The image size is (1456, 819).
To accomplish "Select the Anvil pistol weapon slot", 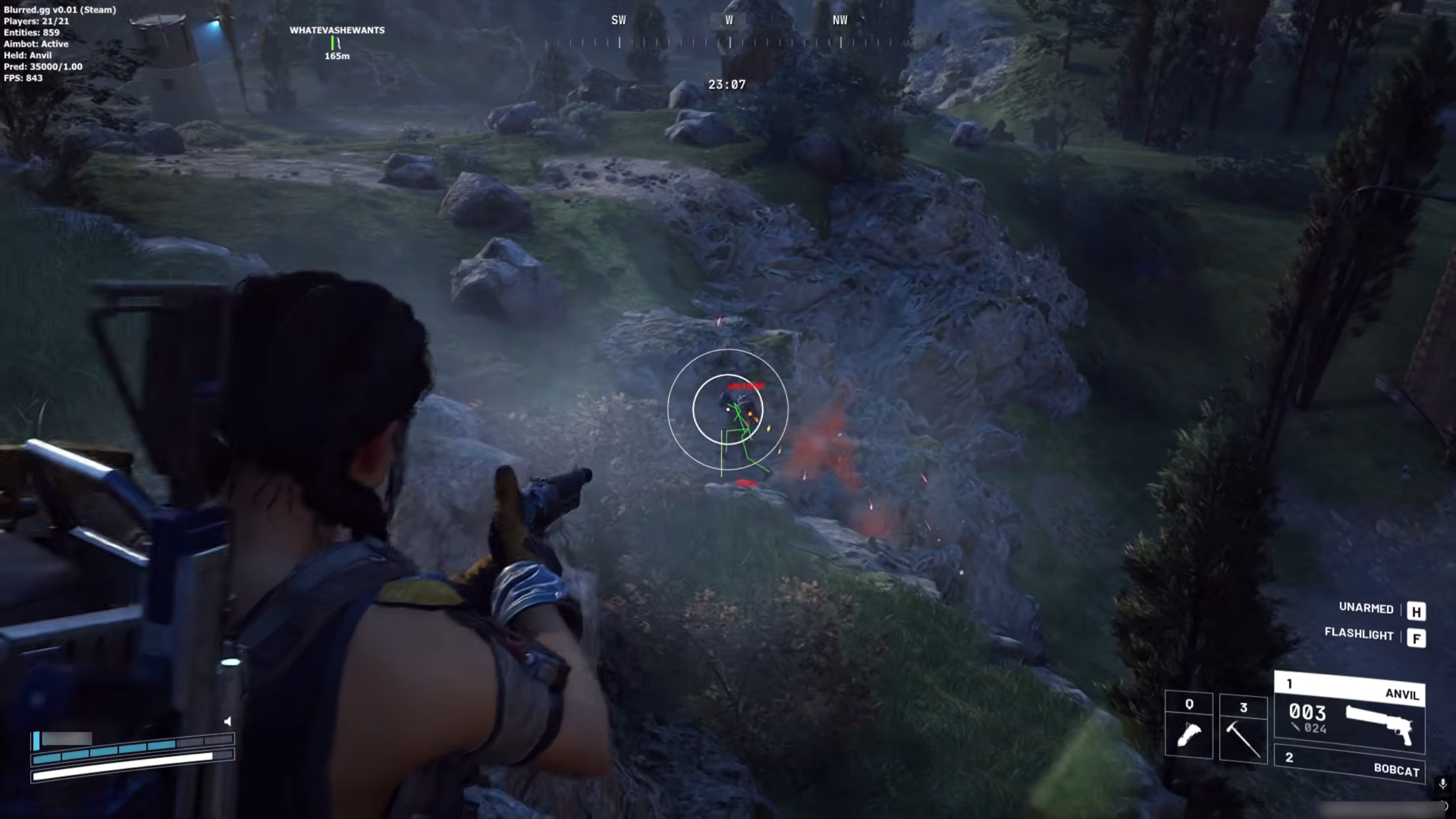I will tap(1349, 713).
